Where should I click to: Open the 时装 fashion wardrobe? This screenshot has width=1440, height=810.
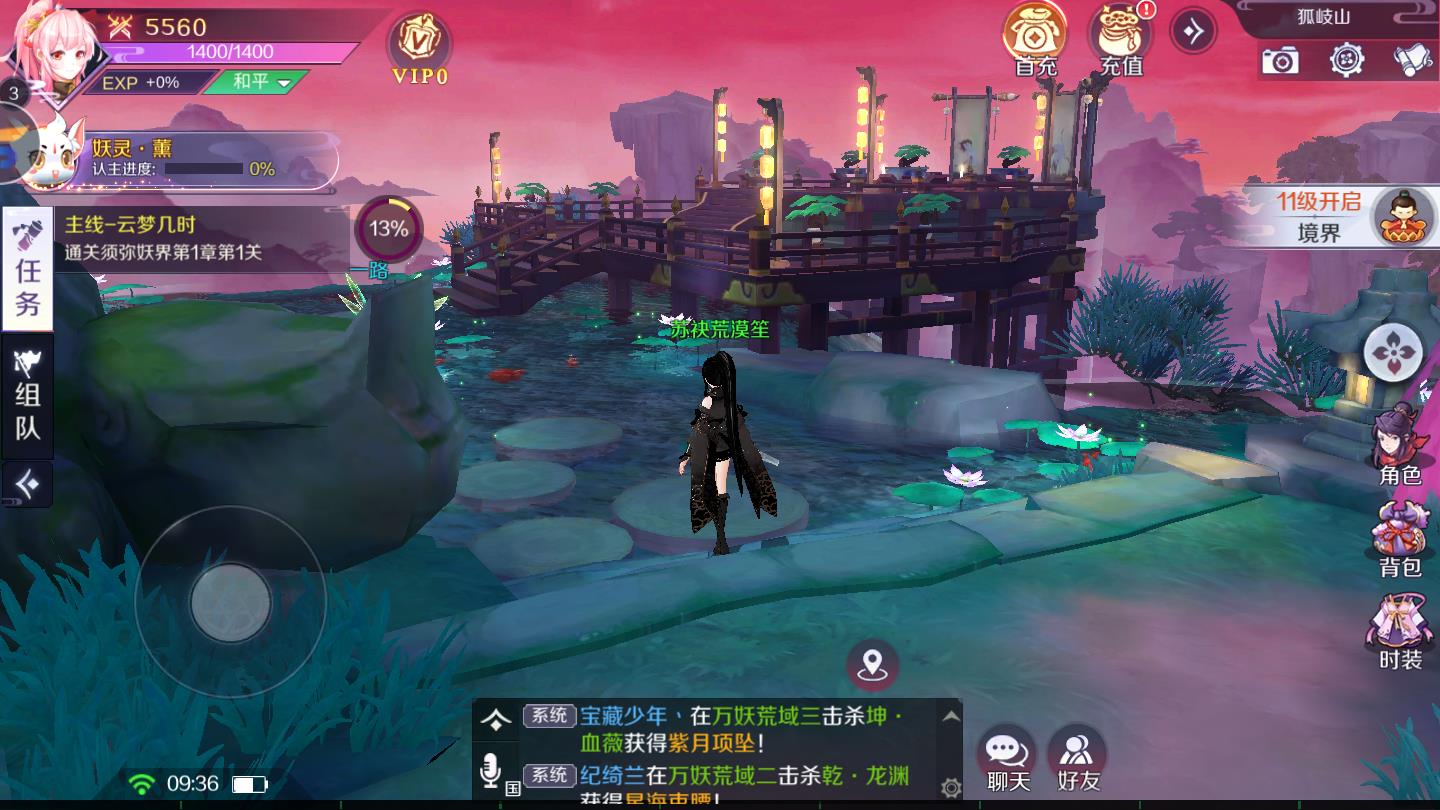click(x=1400, y=632)
